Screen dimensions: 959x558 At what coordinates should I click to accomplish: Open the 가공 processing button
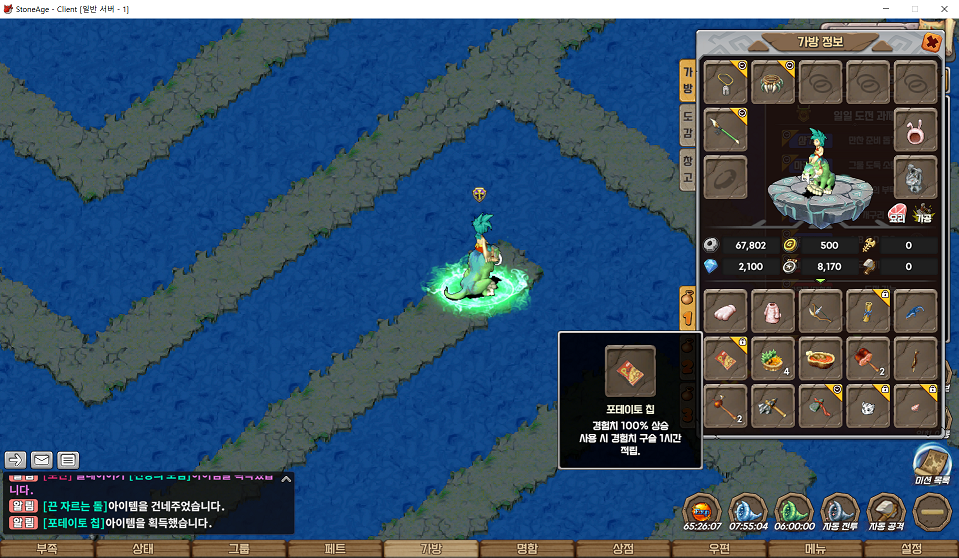click(x=924, y=214)
